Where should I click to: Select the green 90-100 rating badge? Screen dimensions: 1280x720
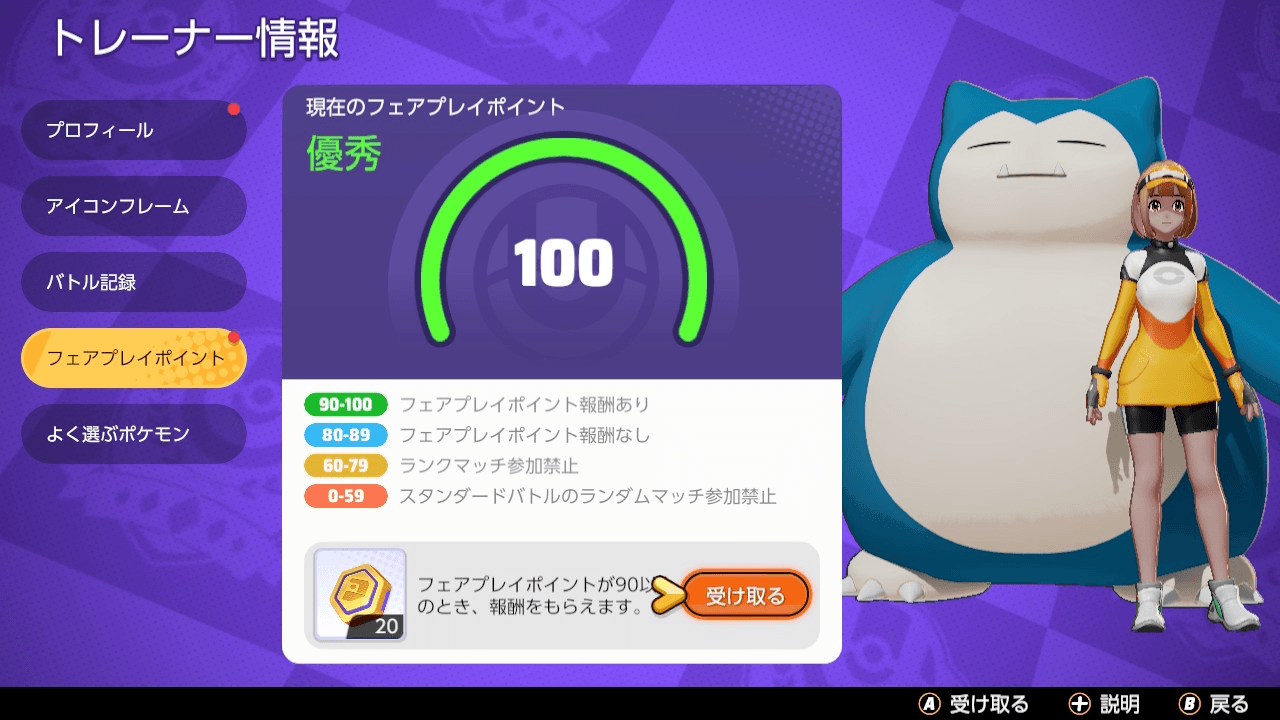click(346, 404)
